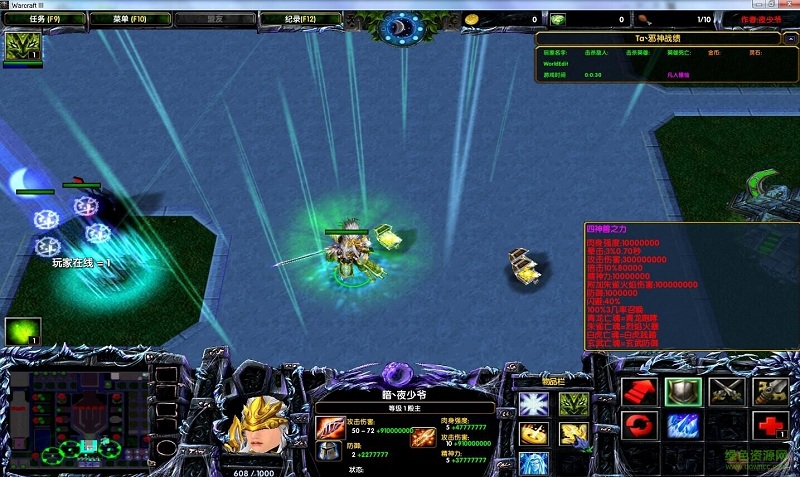Click the sword attack damage icon
Screen dimensions: 800x477
(328, 428)
